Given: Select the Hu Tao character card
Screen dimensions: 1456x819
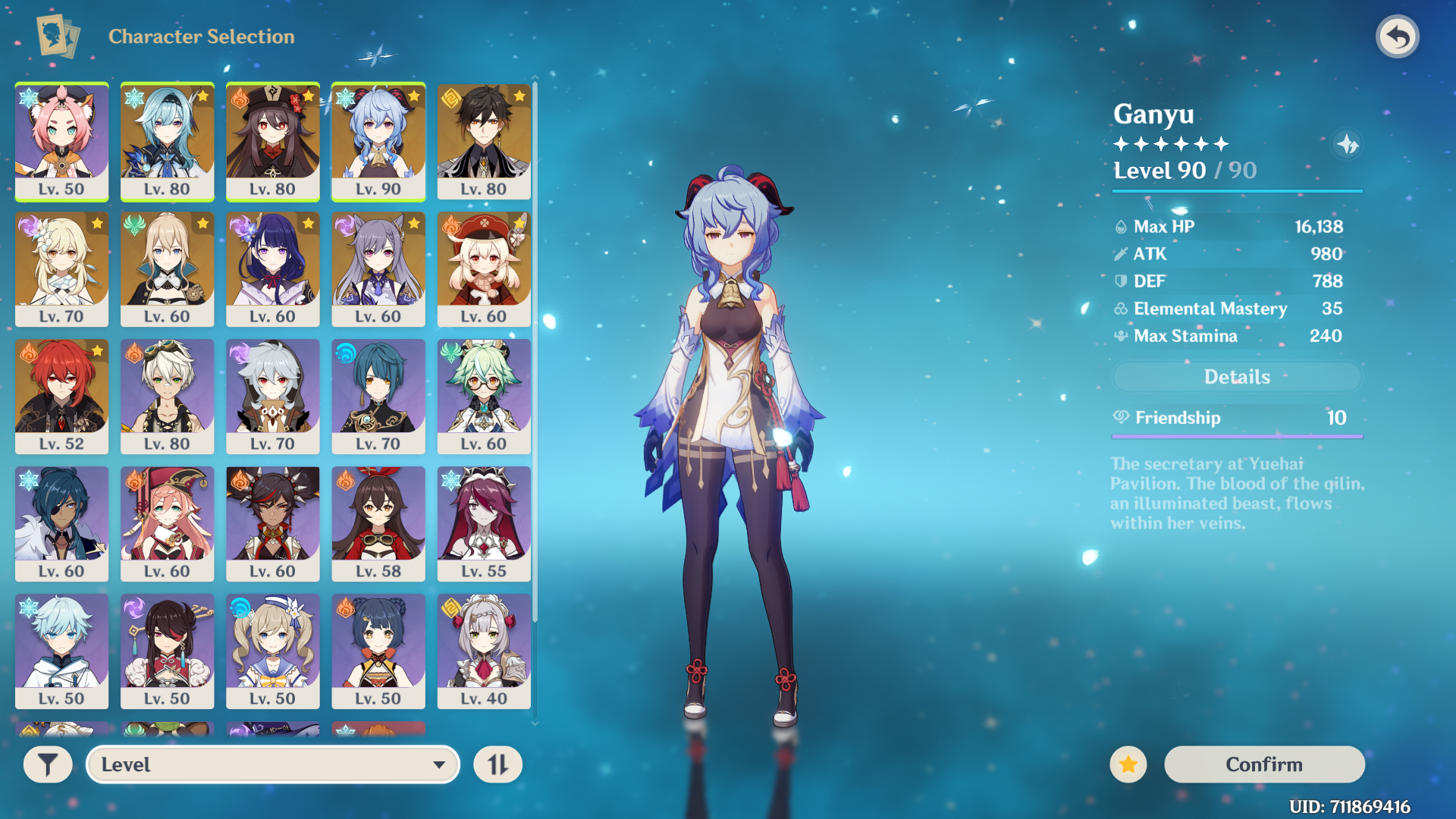Looking at the screenshot, I should (x=273, y=142).
